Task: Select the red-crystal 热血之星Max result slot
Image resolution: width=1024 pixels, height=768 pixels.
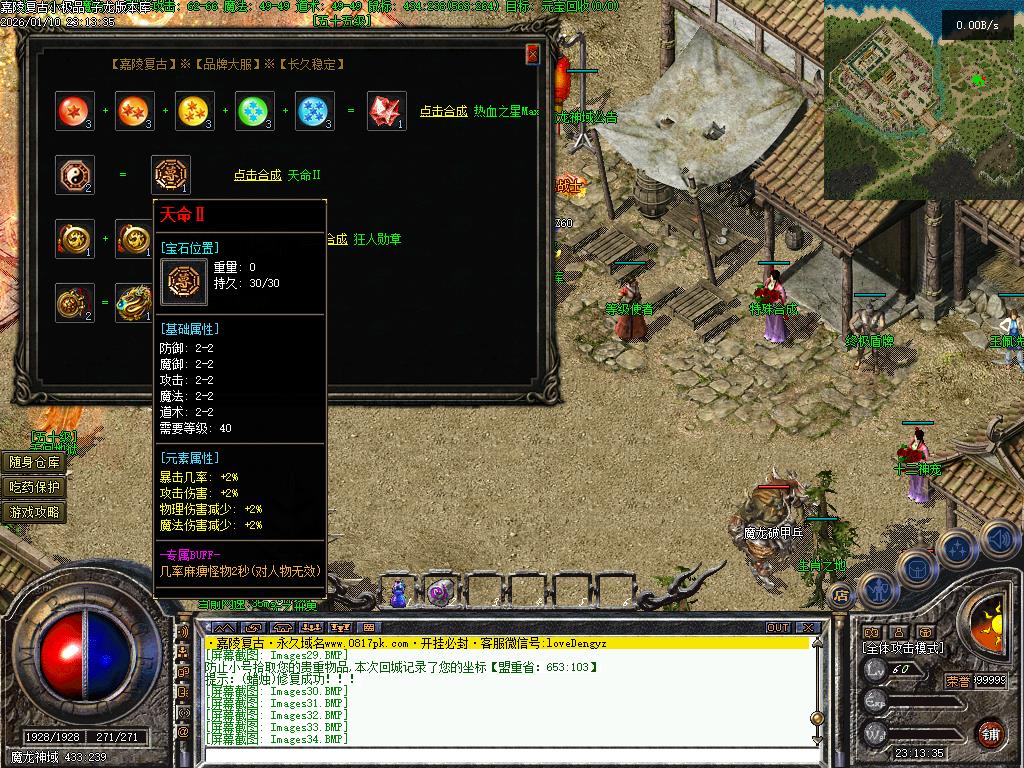Action: coord(386,111)
